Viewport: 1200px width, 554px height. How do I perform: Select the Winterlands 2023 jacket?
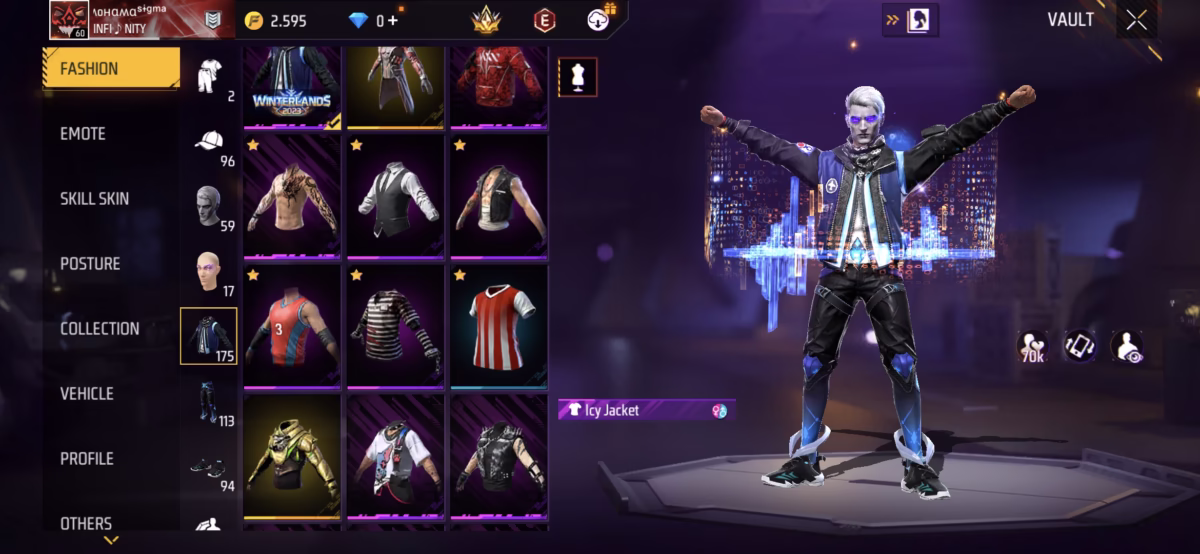(292, 87)
